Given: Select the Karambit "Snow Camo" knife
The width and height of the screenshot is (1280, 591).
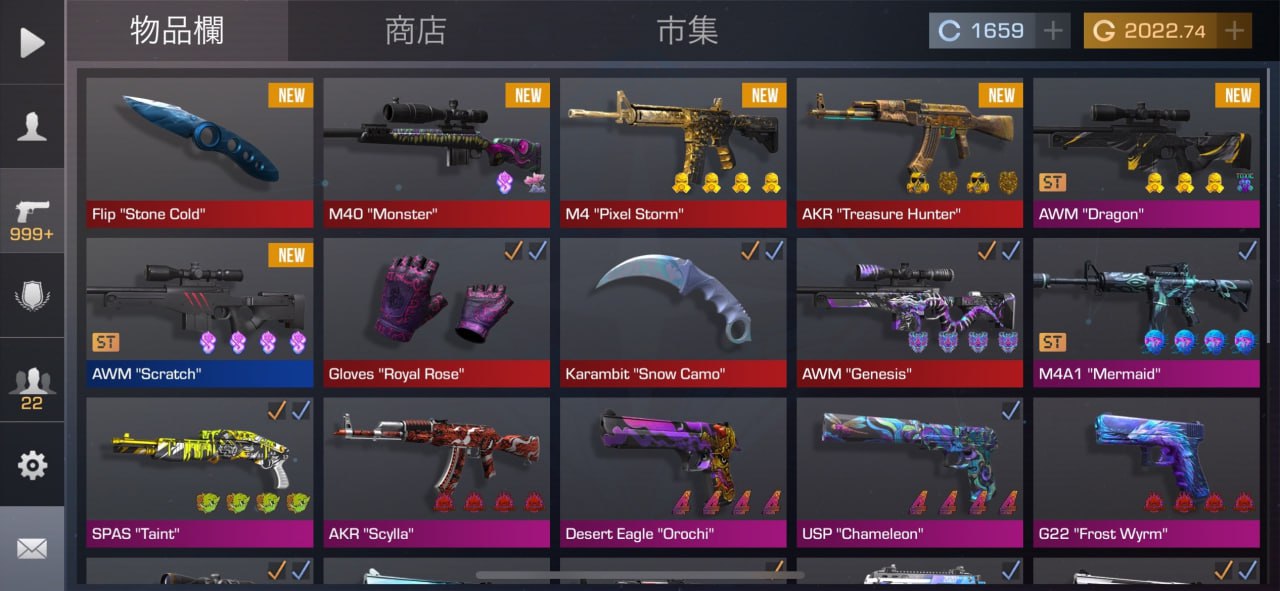Looking at the screenshot, I should [x=673, y=312].
